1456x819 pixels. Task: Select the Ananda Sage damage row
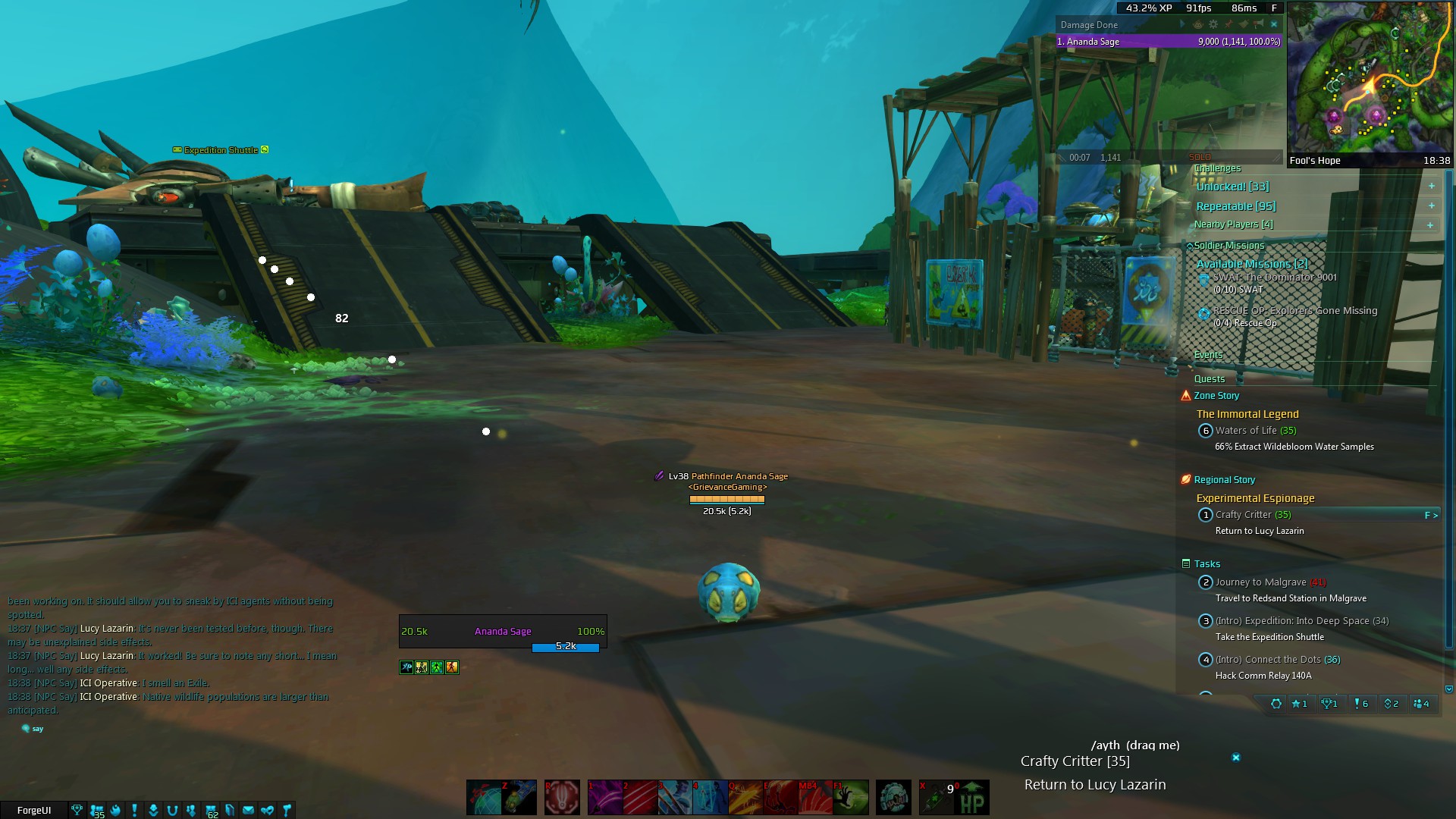pos(1168,42)
